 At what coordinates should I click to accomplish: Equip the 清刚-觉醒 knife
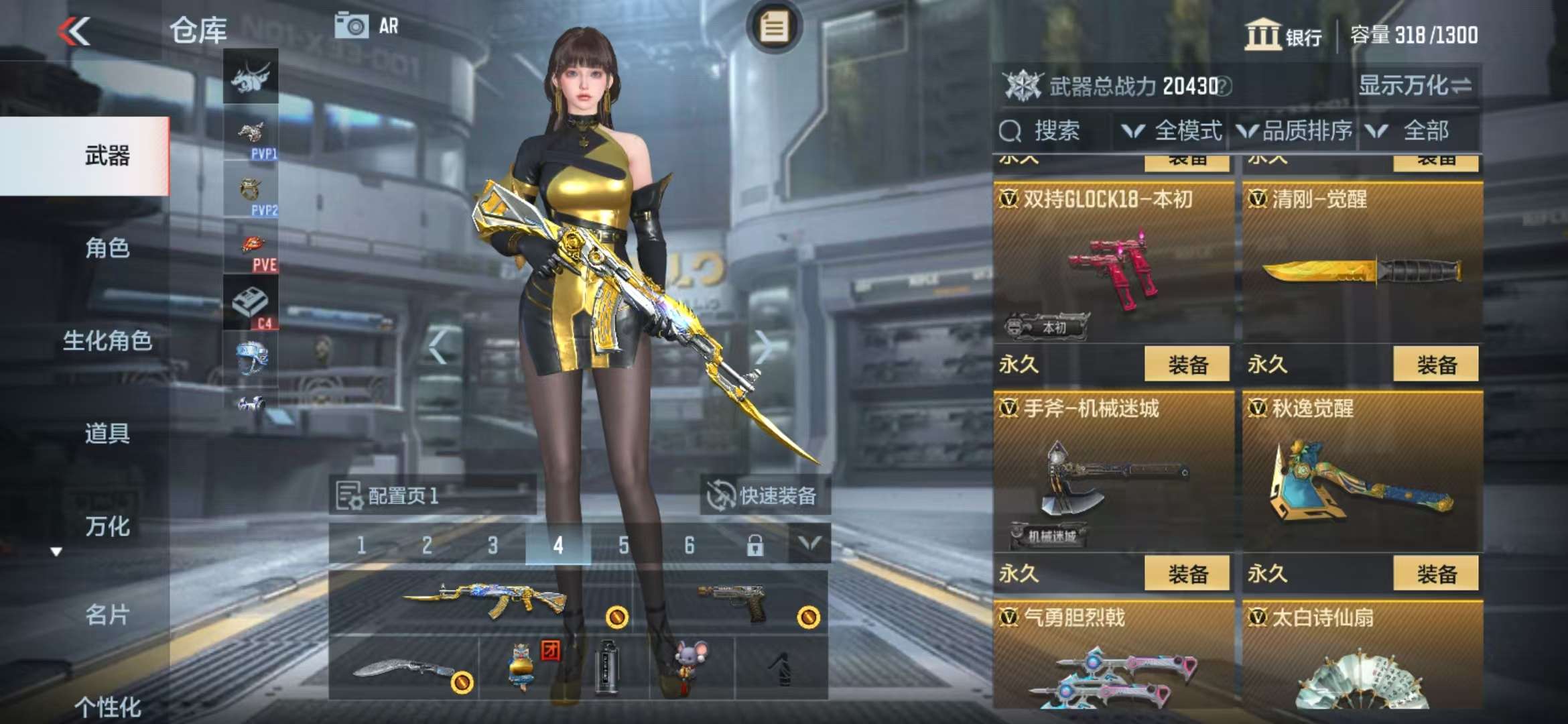pyautogui.click(x=1435, y=365)
